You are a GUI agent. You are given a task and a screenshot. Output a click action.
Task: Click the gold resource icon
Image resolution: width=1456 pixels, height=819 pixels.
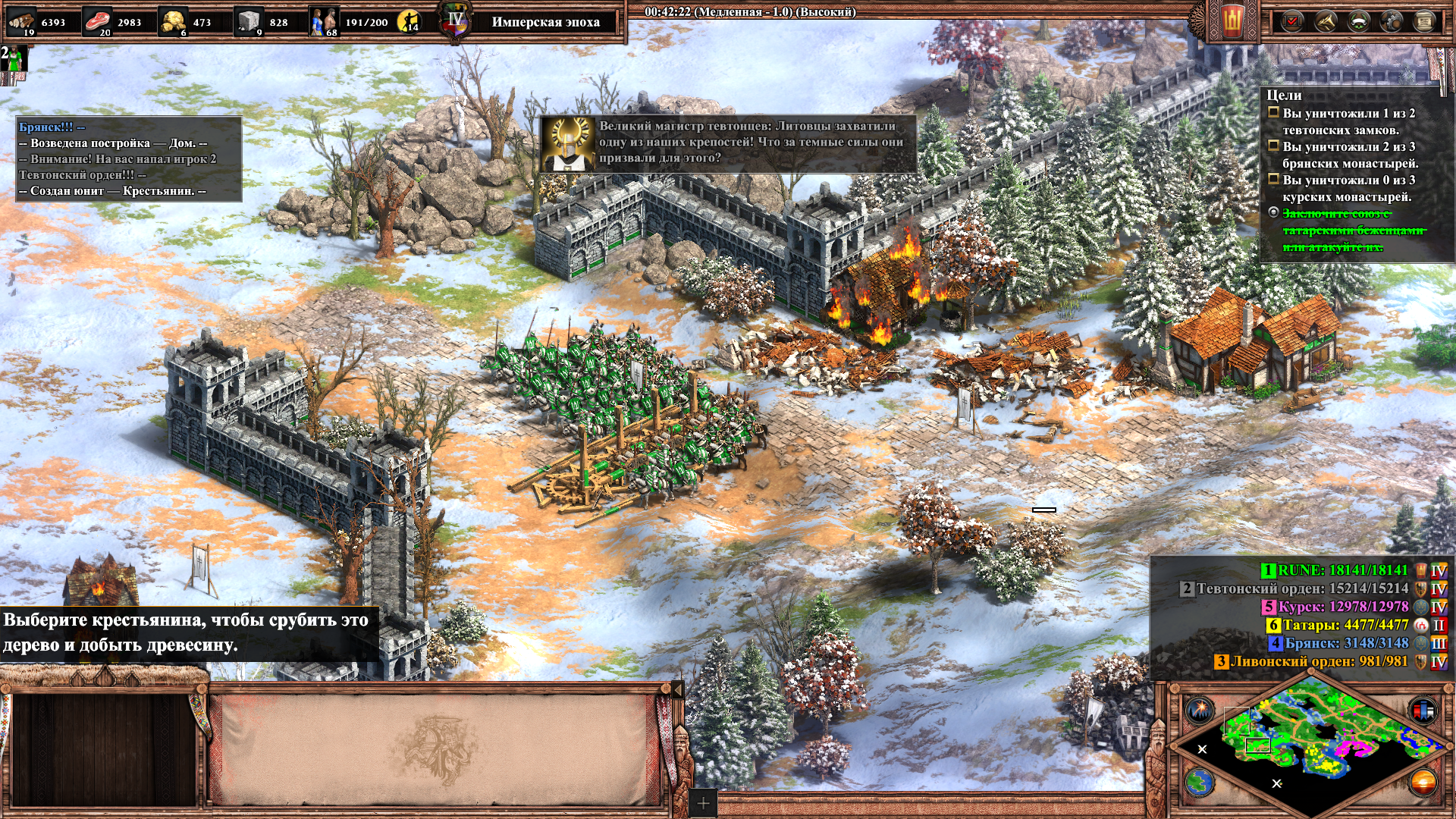173,21
